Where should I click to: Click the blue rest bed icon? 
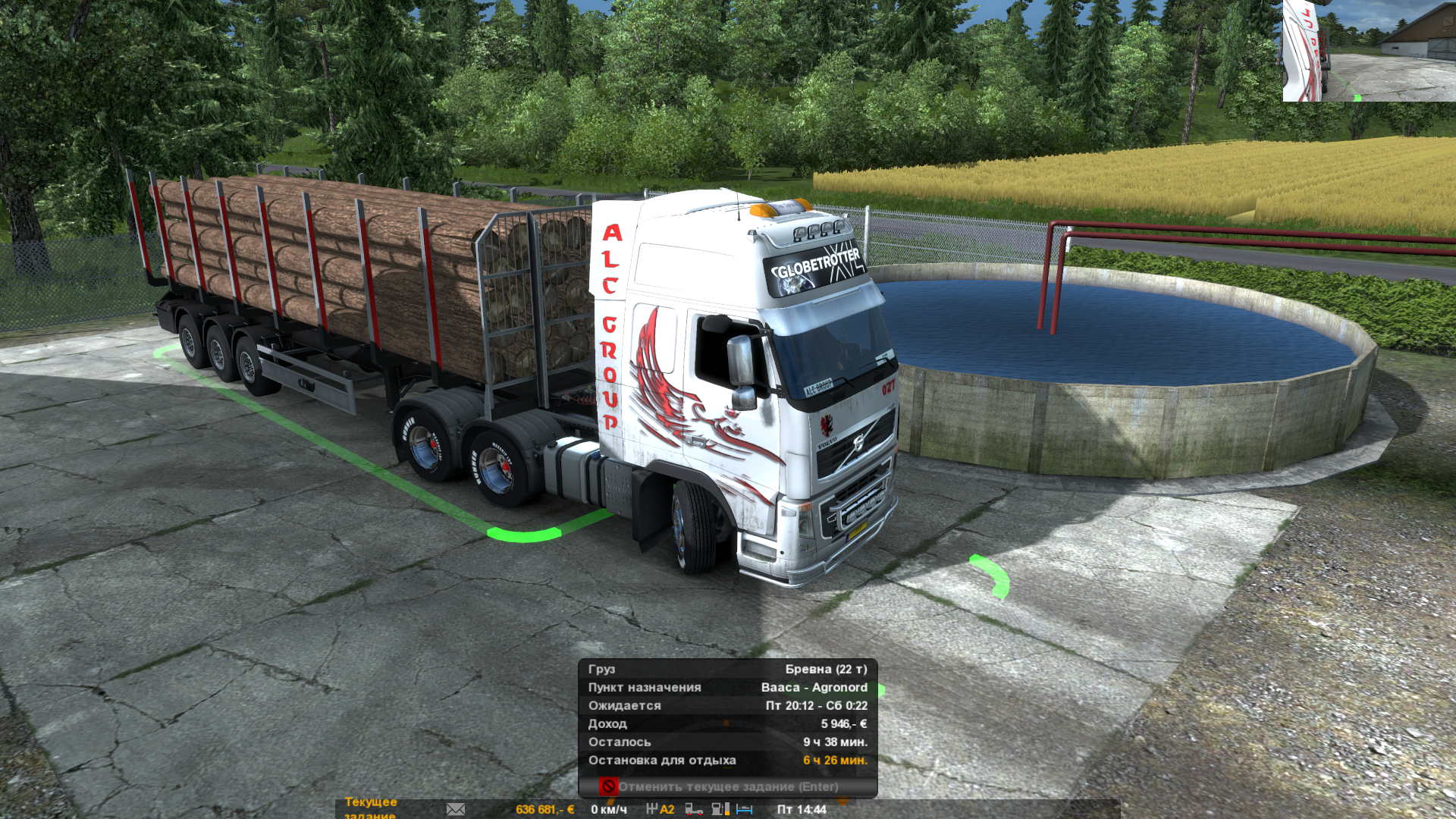744,809
